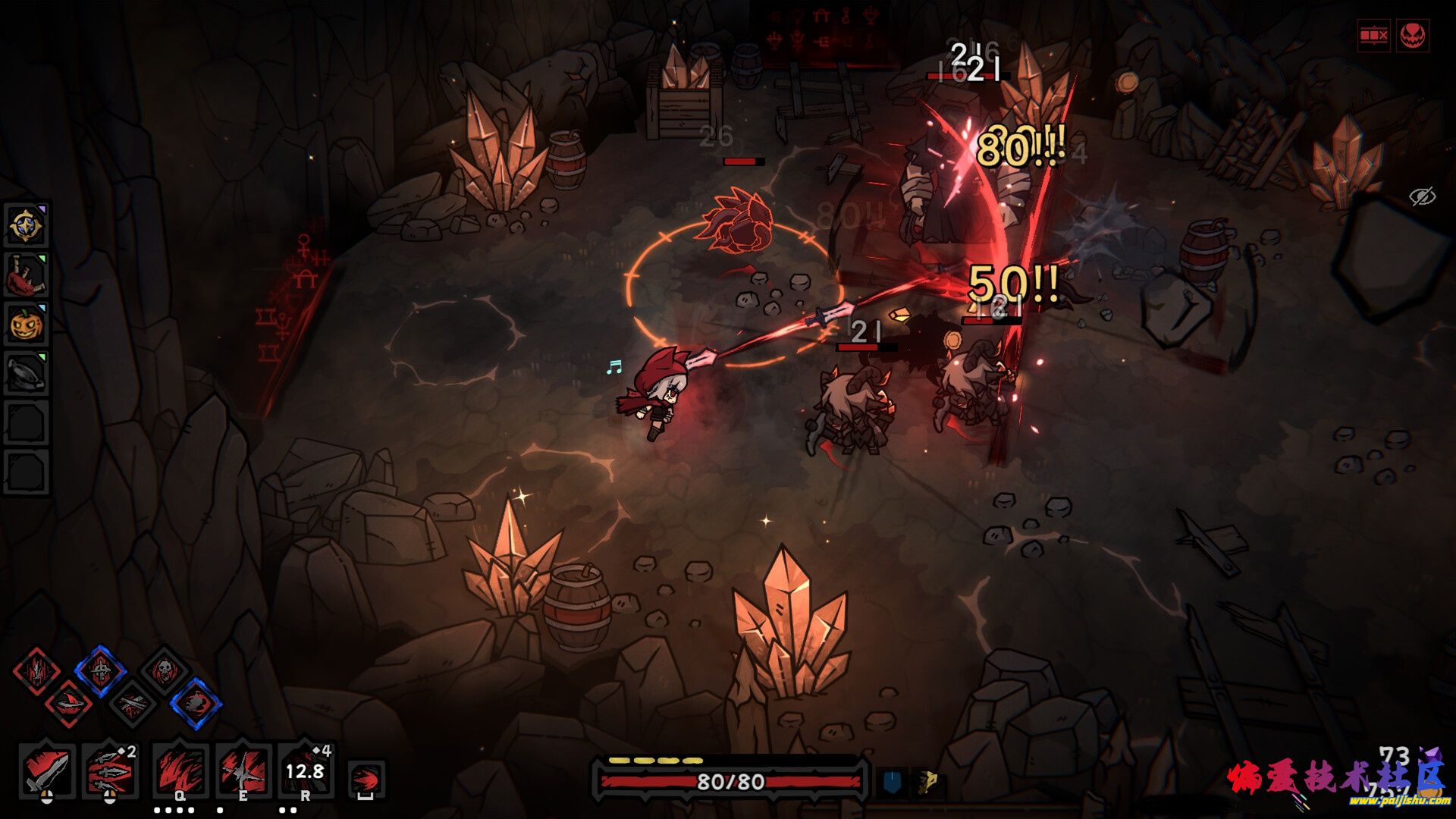Inspect the crosshair passive with blue border
1456x819 pixels.
pyautogui.click(x=100, y=670)
